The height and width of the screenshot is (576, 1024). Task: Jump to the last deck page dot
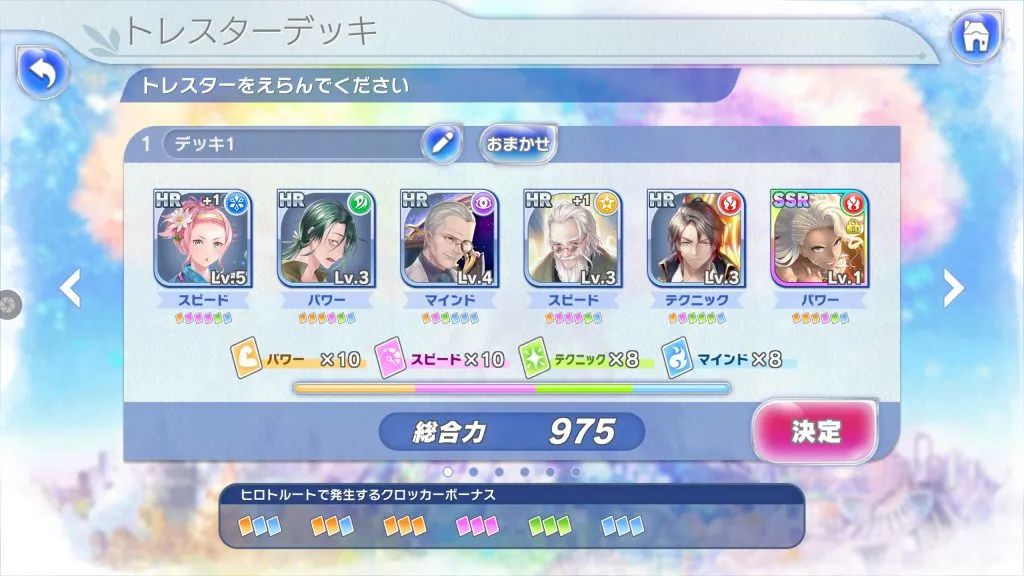[x=576, y=471]
